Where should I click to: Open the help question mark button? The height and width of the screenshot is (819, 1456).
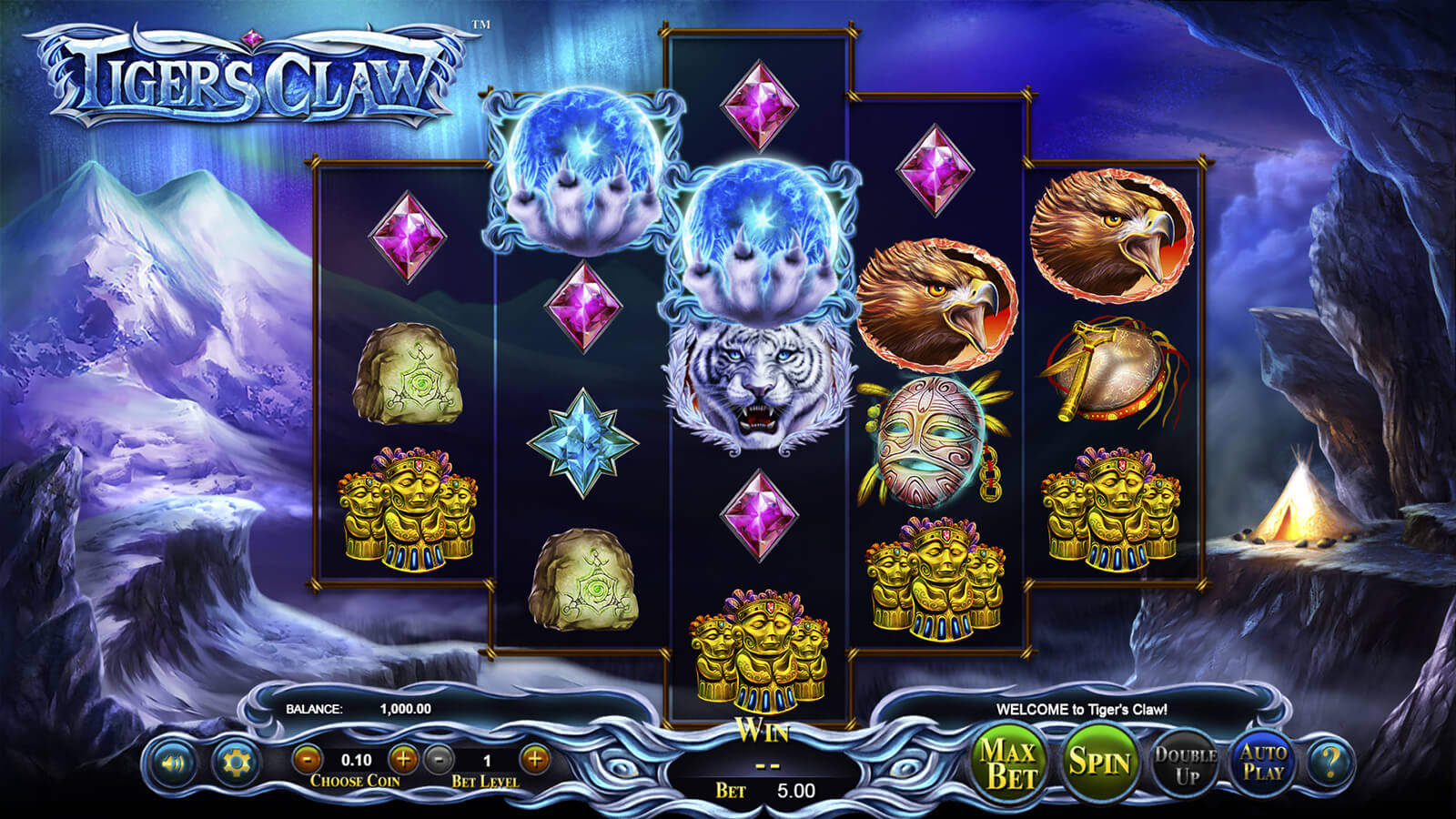[x=1331, y=763]
